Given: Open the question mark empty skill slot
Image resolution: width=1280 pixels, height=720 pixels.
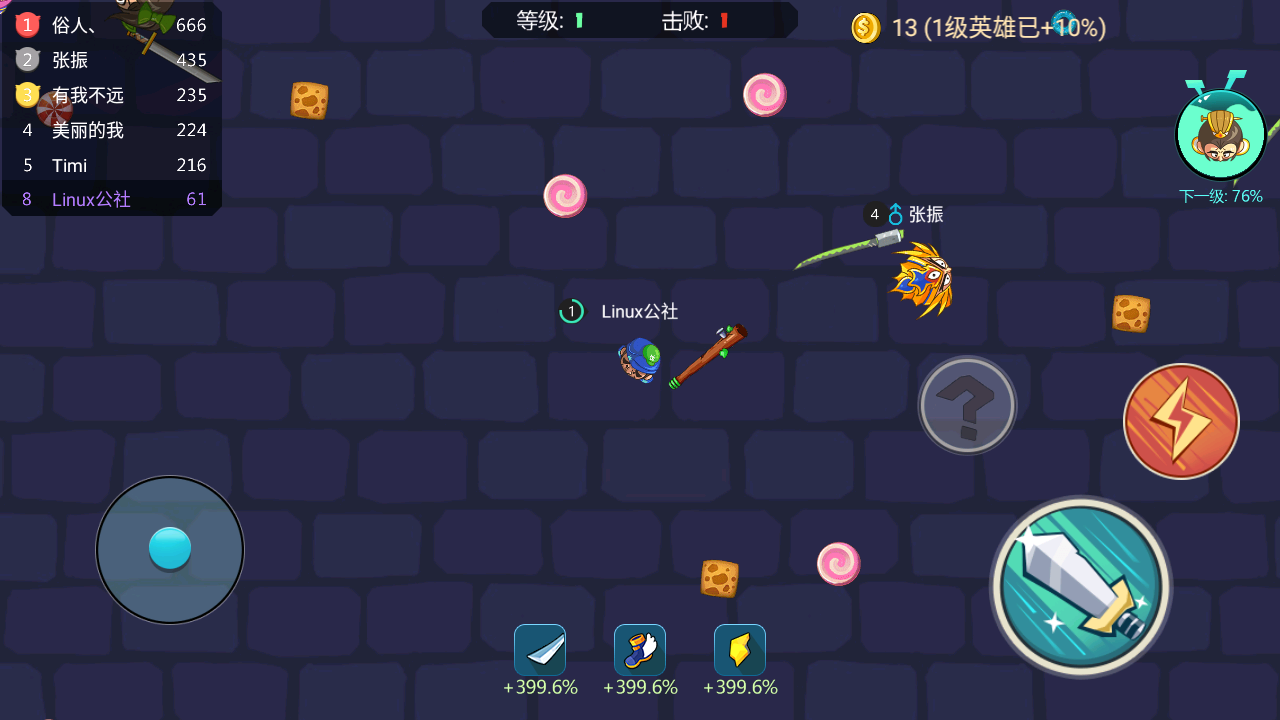Looking at the screenshot, I should tap(966, 405).
